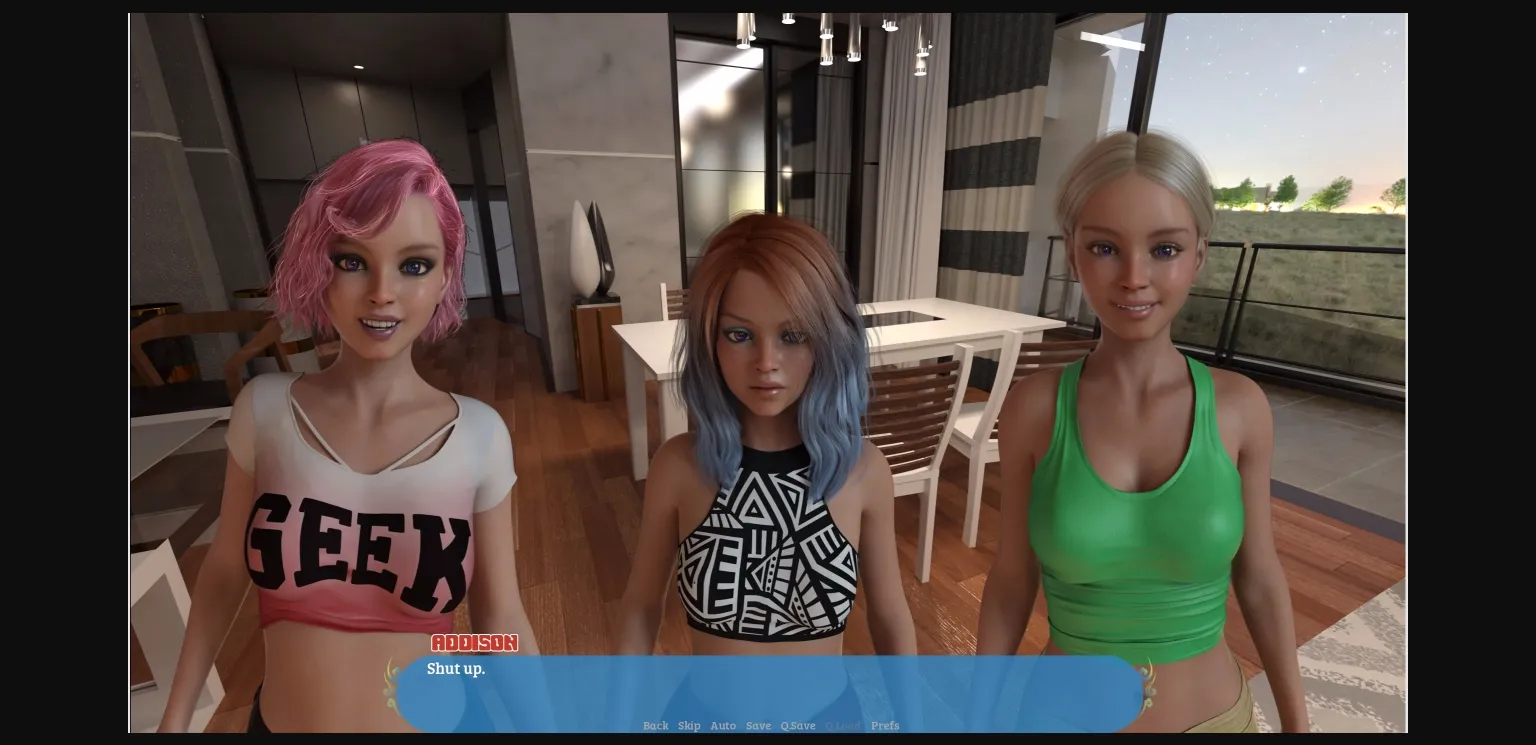The width and height of the screenshot is (1536, 745).
Task: Perform a Q.Save quick save
Action: (x=797, y=726)
